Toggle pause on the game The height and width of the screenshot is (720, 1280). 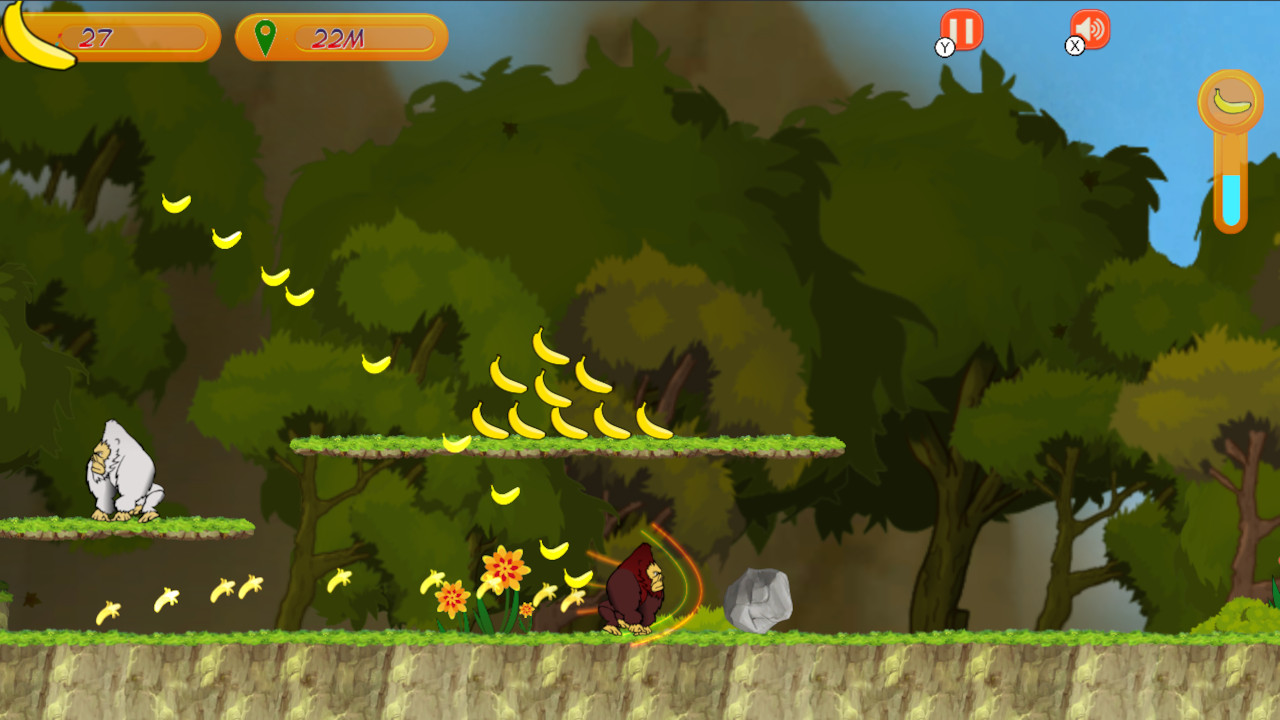(x=963, y=31)
